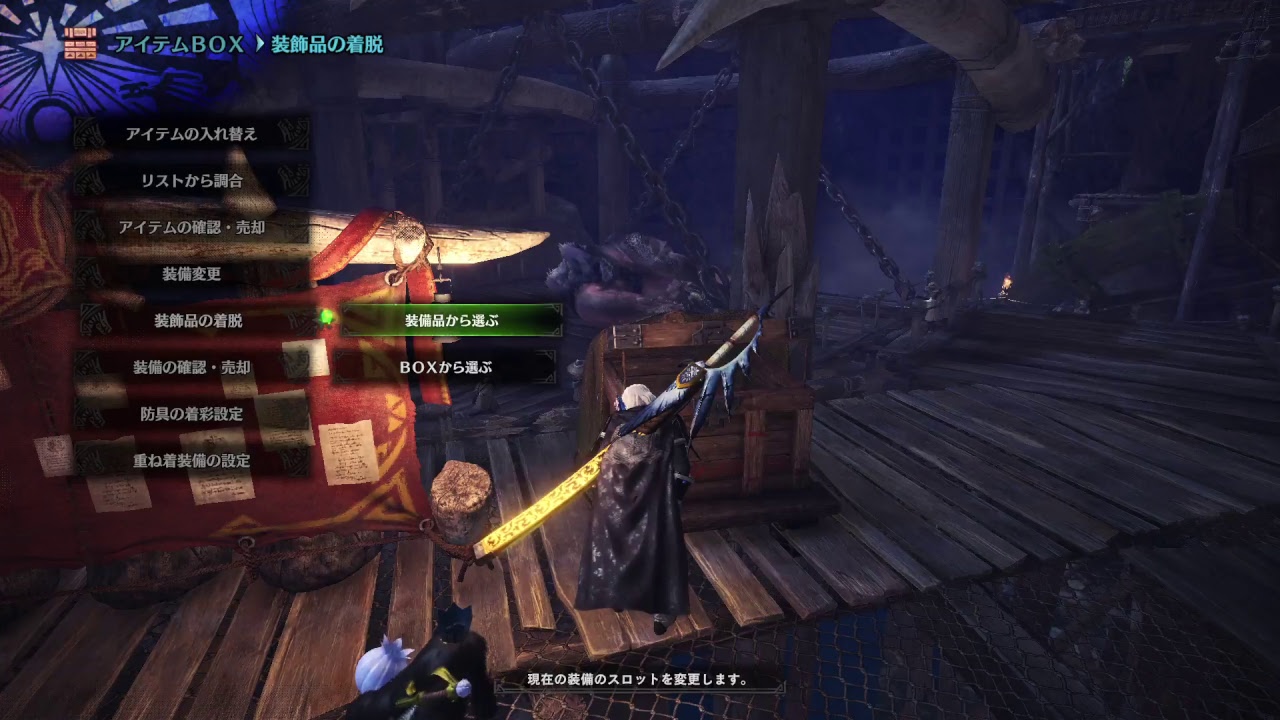Screen dimensions: 1280x720
Task: Open the アイテムの入れ替え menu entry
Action: click(192, 133)
